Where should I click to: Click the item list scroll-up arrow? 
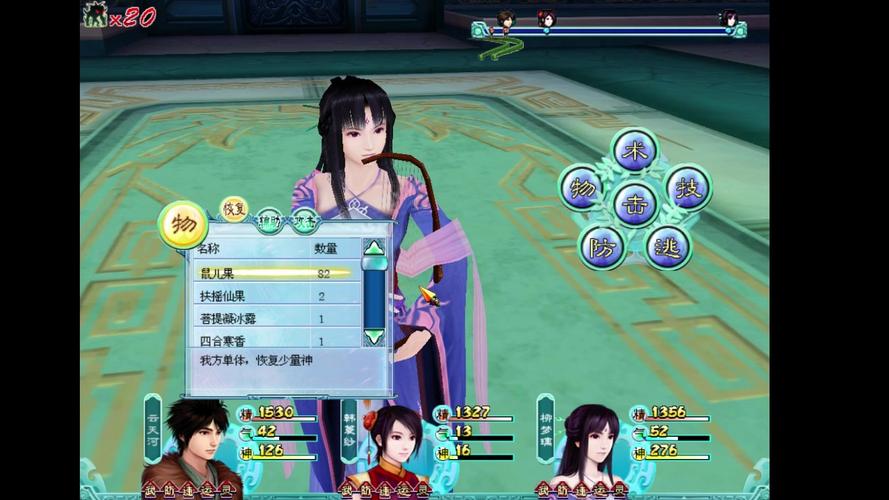373,248
